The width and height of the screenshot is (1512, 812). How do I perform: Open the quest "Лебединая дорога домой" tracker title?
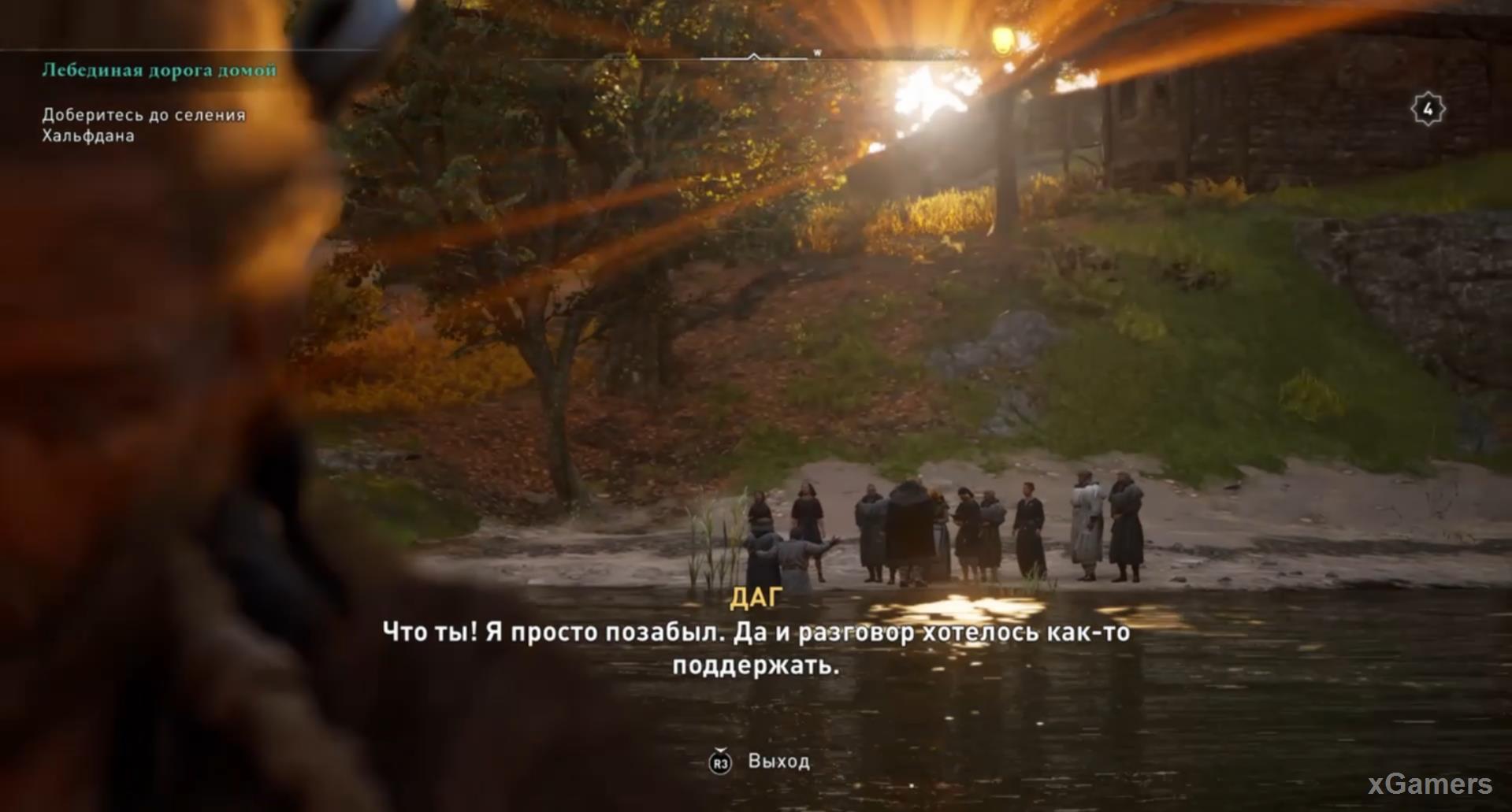(159, 70)
